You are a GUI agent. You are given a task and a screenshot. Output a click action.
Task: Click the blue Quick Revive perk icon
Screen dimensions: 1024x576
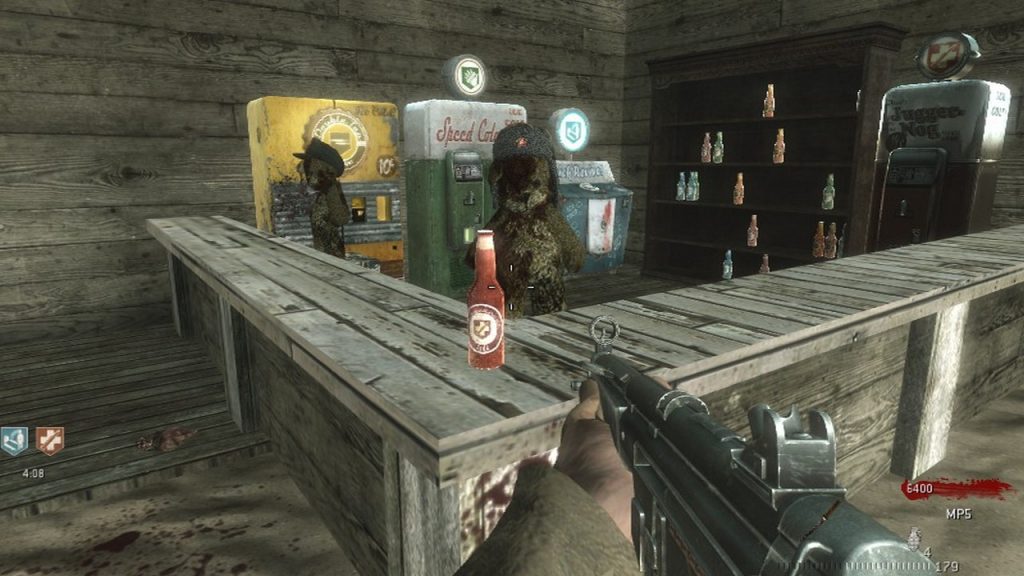point(14,441)
